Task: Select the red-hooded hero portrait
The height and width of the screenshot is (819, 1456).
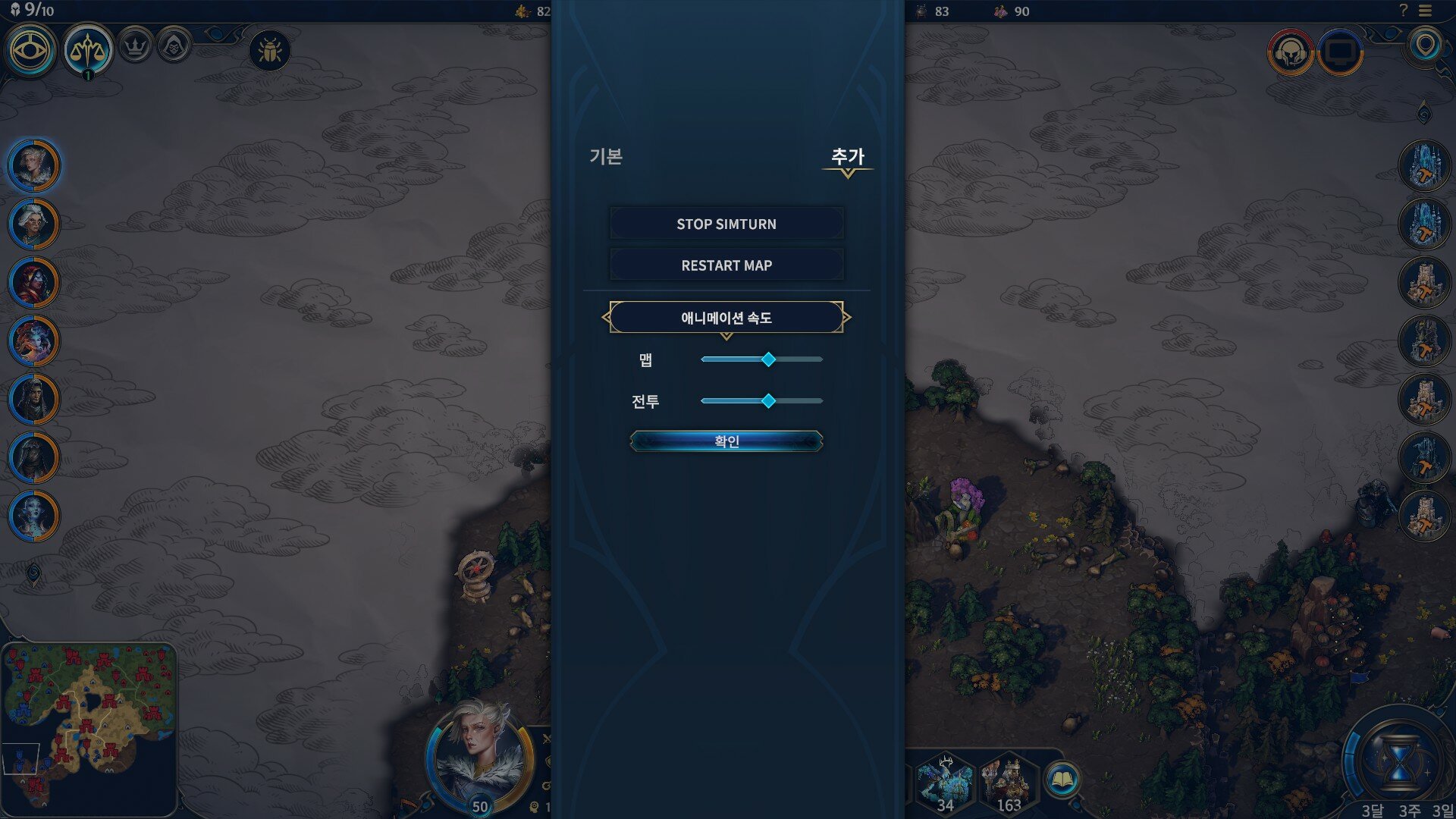Action: (33, 282)
